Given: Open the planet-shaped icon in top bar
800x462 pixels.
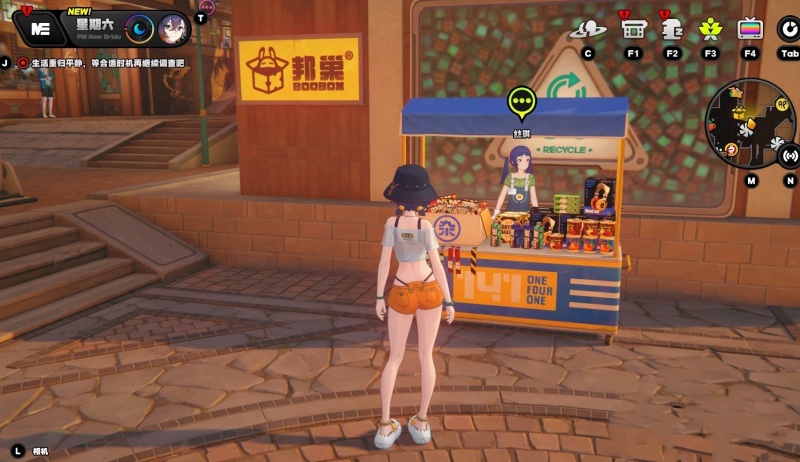Looking at the screenshot, I should tap(587, 30).
